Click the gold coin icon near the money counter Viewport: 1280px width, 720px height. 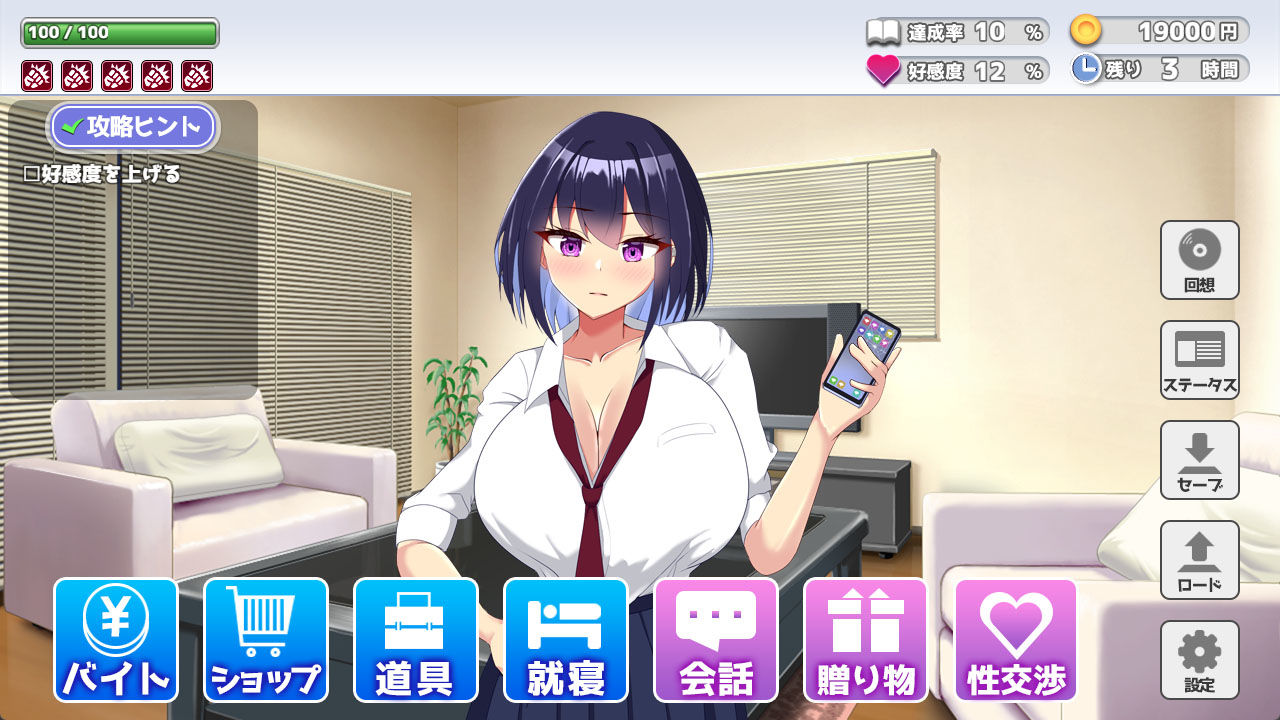tap(1084, 29)
